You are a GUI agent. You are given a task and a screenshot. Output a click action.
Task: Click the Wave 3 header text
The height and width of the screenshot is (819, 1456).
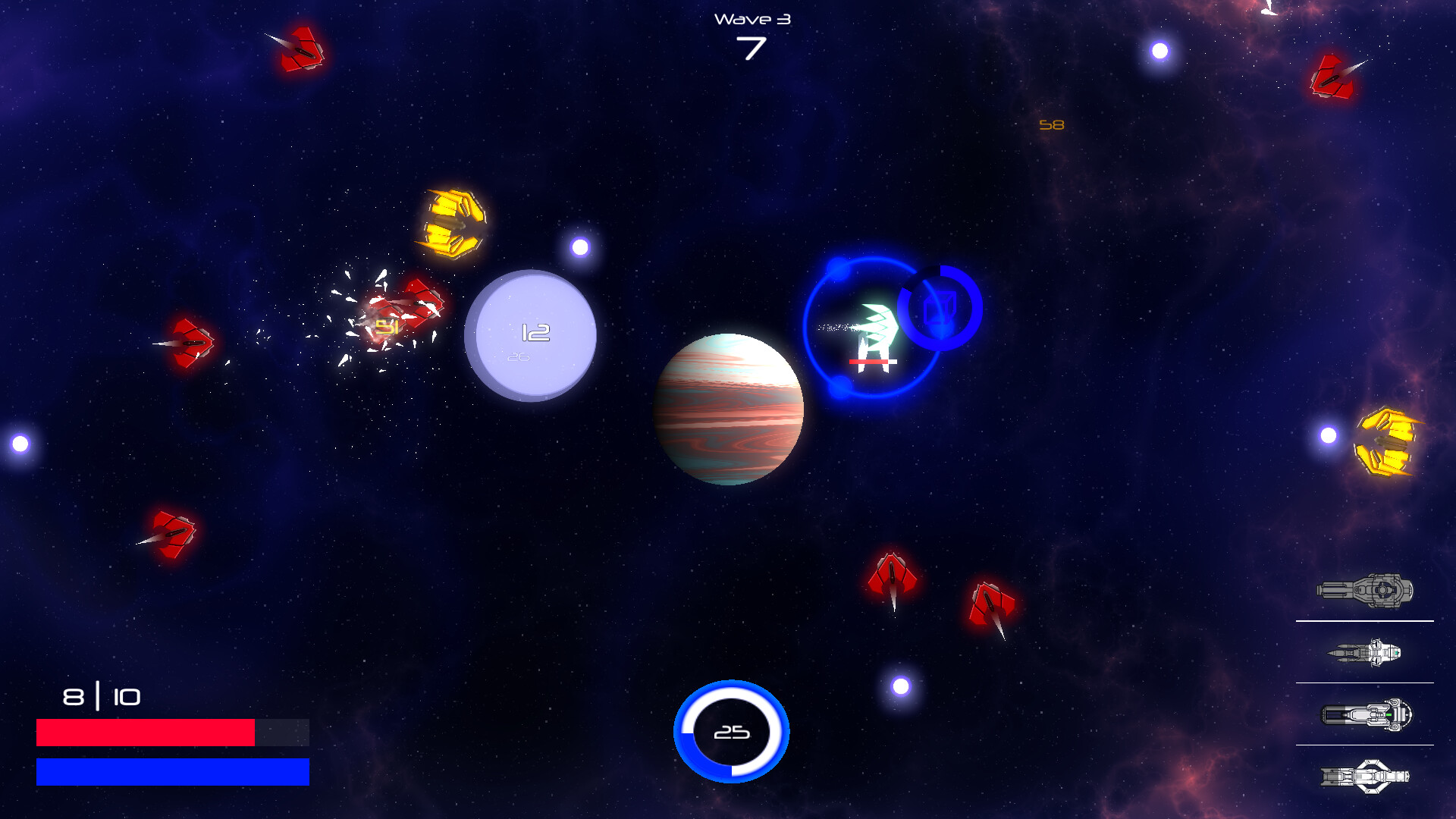752,18
